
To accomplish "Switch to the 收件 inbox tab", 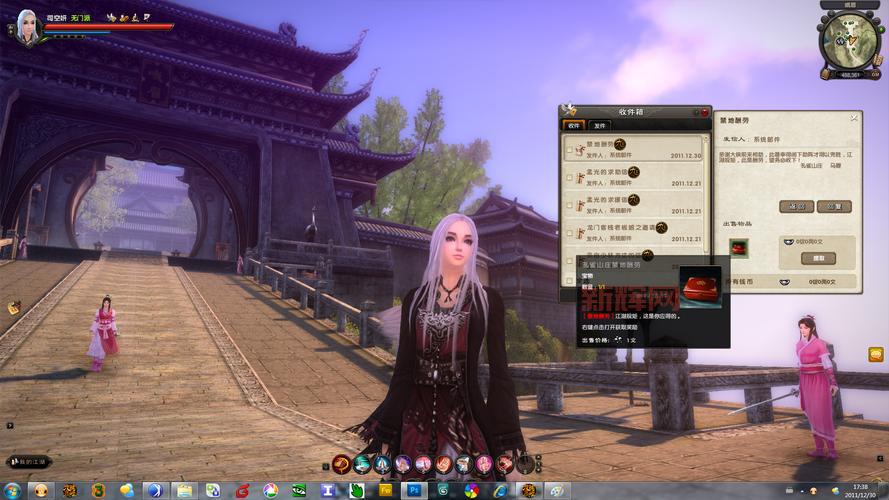I will [574, 126].
